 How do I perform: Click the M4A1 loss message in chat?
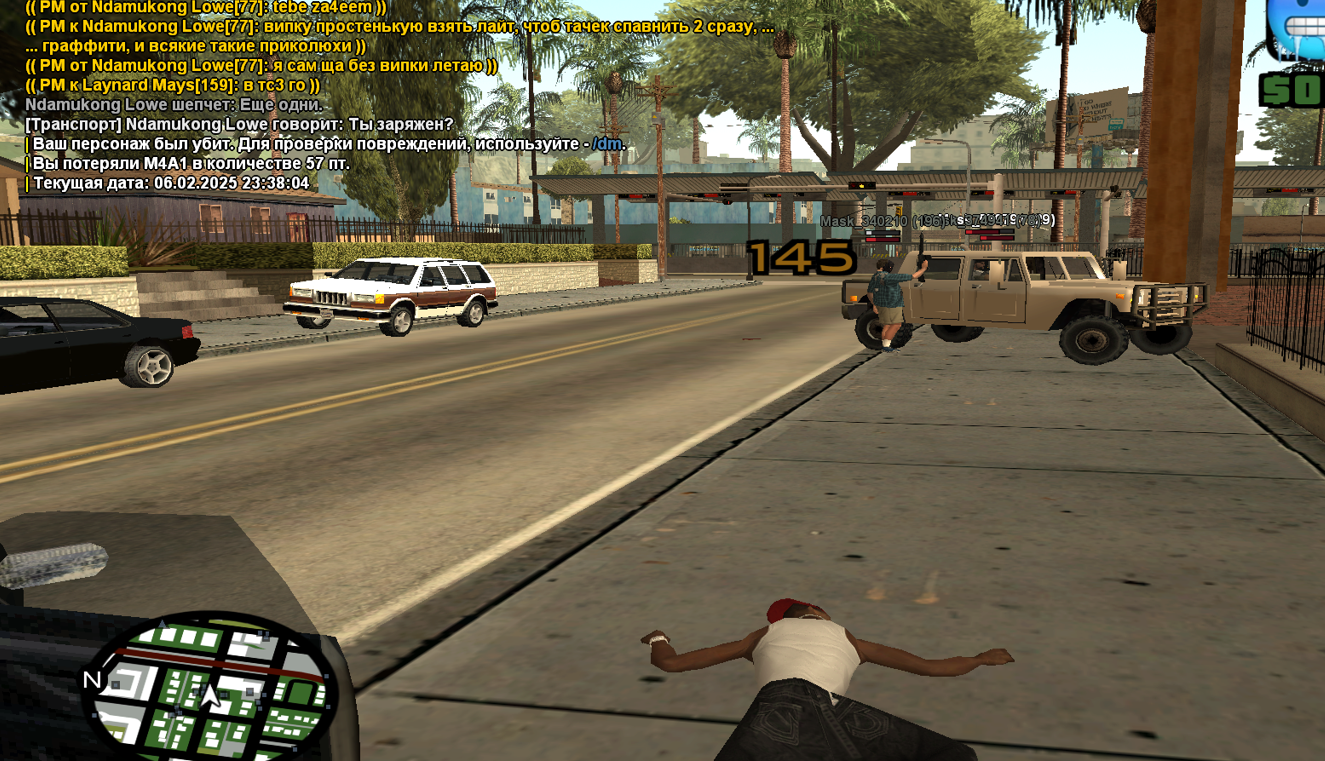pos(191,164)
